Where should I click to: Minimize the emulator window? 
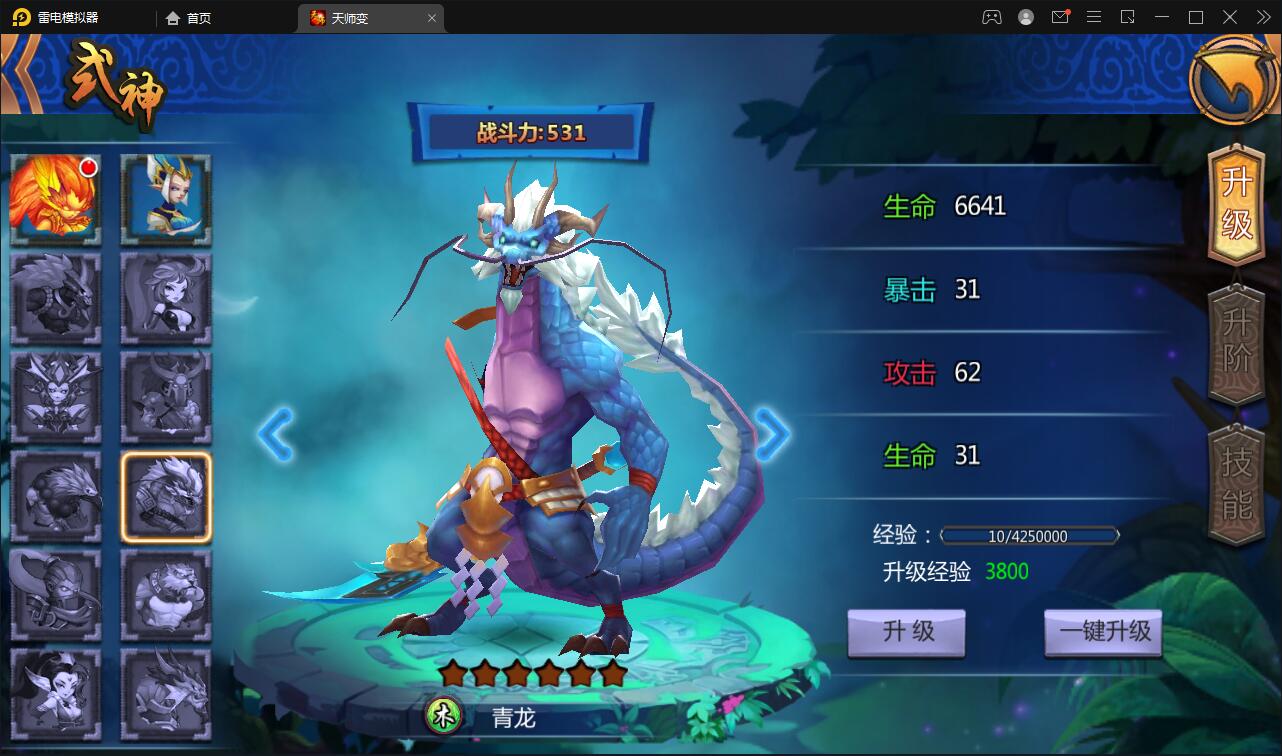click(1161, 17)
